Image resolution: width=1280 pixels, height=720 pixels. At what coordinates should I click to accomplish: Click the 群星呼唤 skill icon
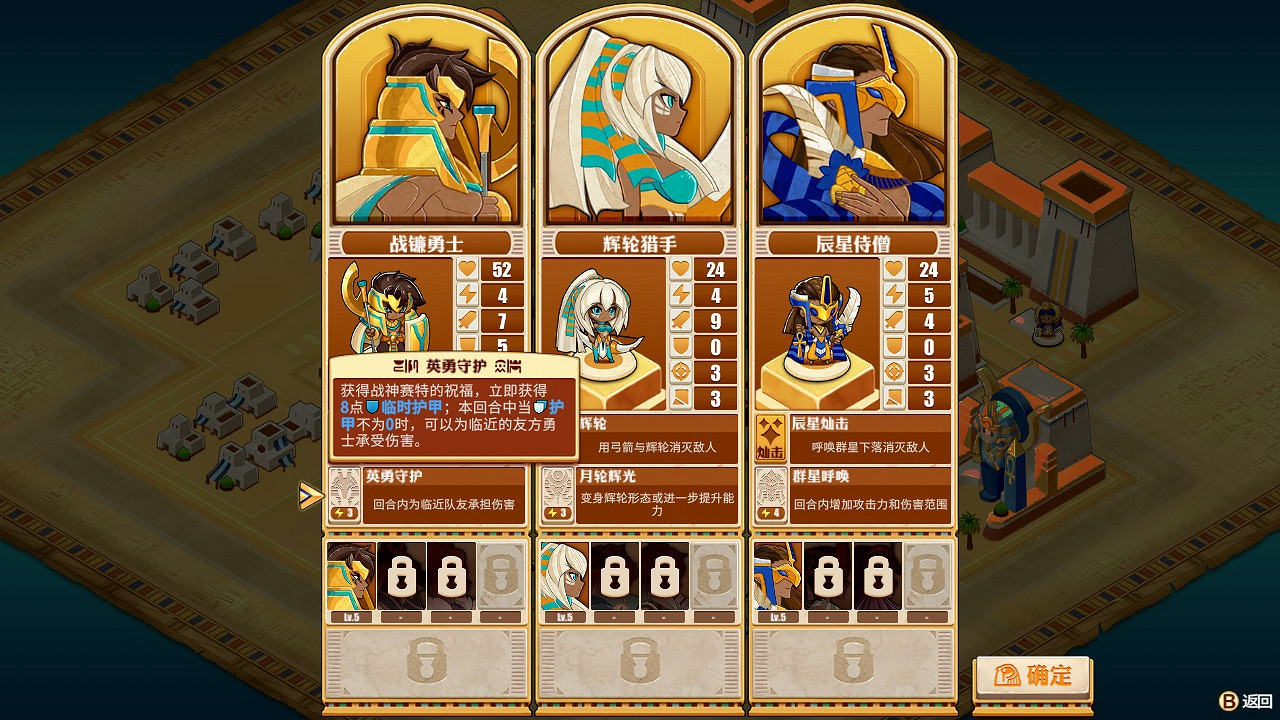pyautogui.click(x=770, y=498)
